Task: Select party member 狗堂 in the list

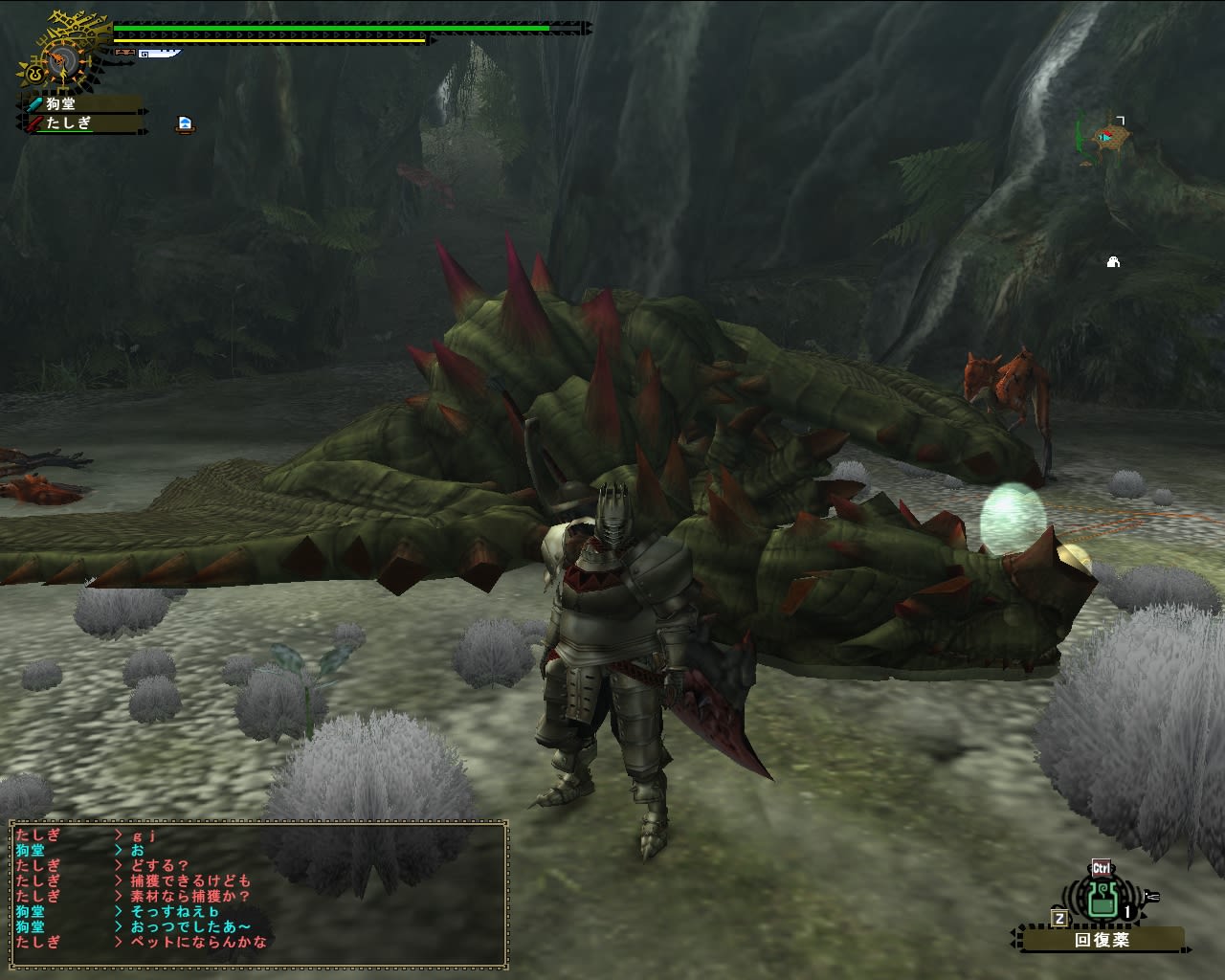Action: click(x=81, y=104)
